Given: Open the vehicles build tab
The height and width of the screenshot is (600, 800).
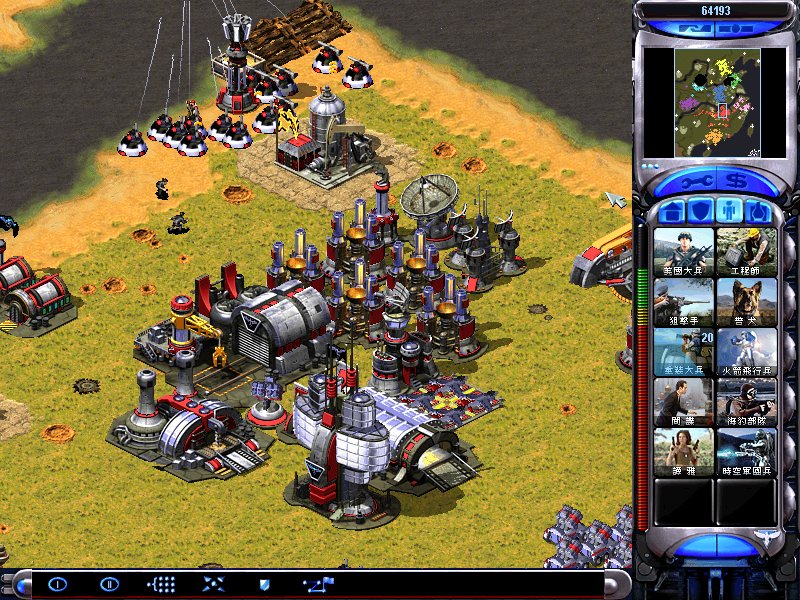Looking at the screenshot, I should (x=759, y=212).
